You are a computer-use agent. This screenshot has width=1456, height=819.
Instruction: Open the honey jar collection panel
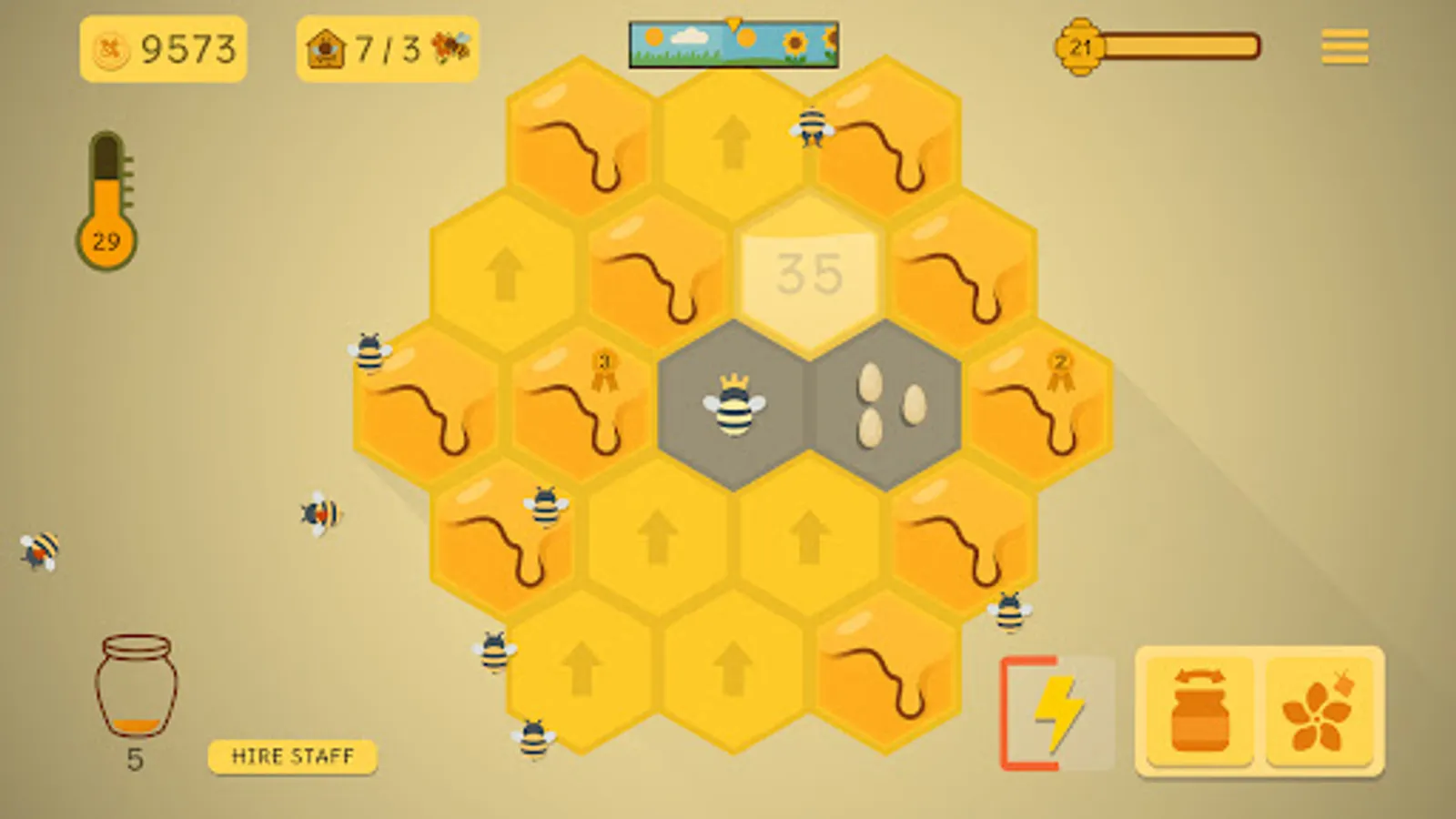point(1198,710)
